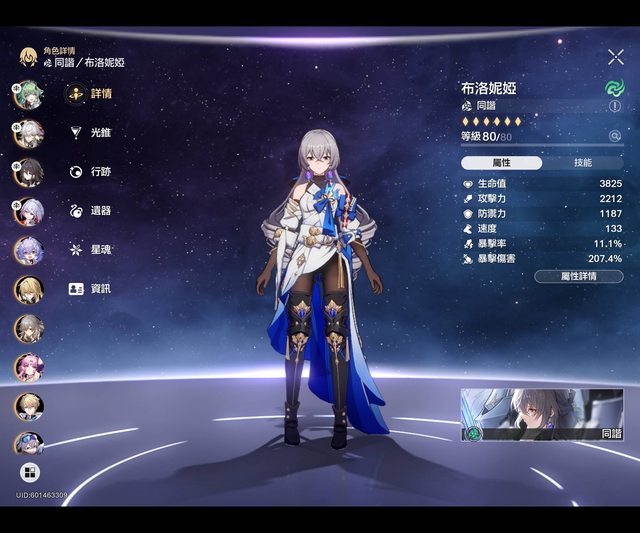The image size is (640, 533).
Task: Switch to the 技能 skills tab
Action: tap(582, 162)
